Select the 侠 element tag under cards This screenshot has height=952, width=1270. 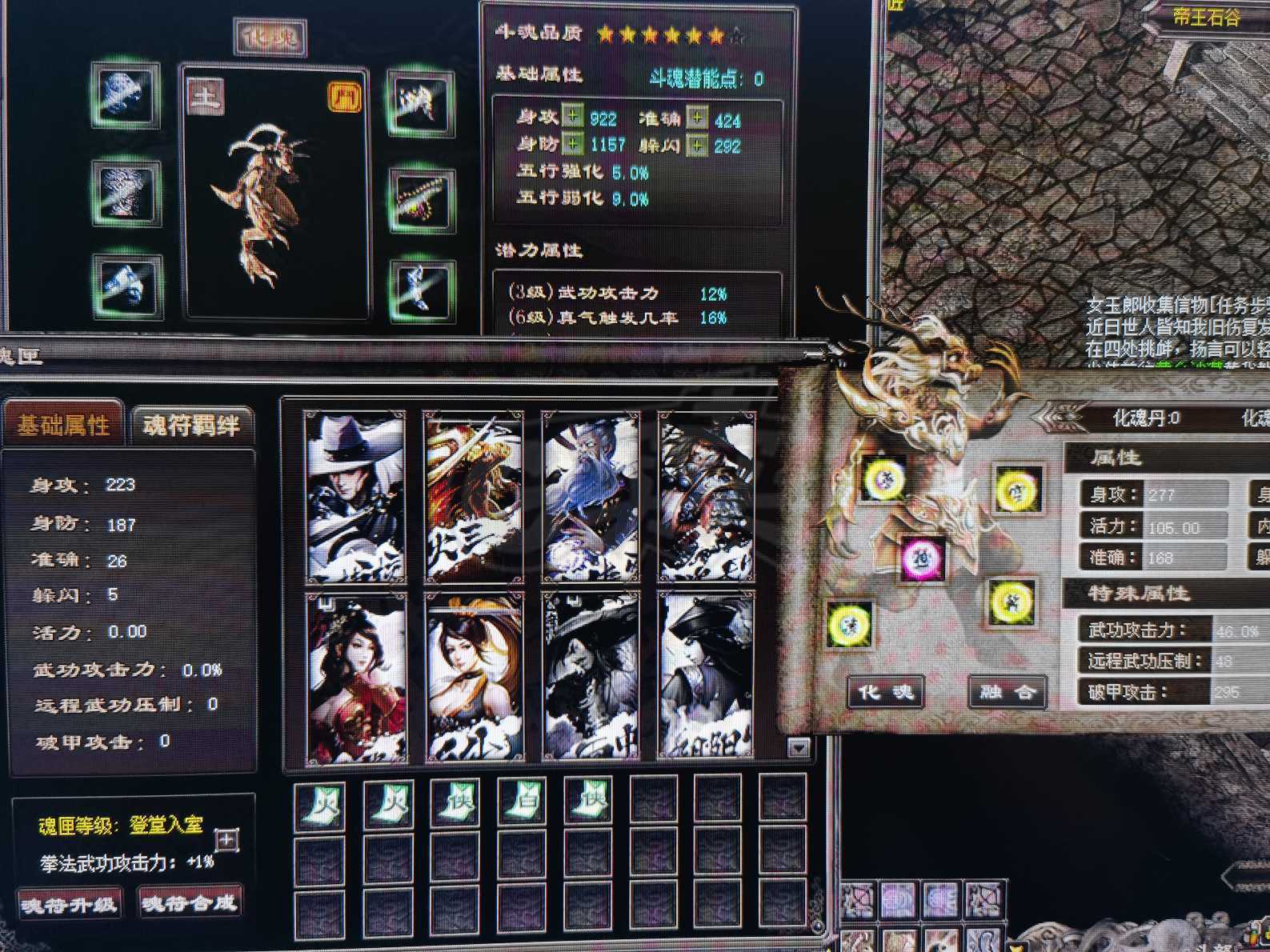(455, 802)
